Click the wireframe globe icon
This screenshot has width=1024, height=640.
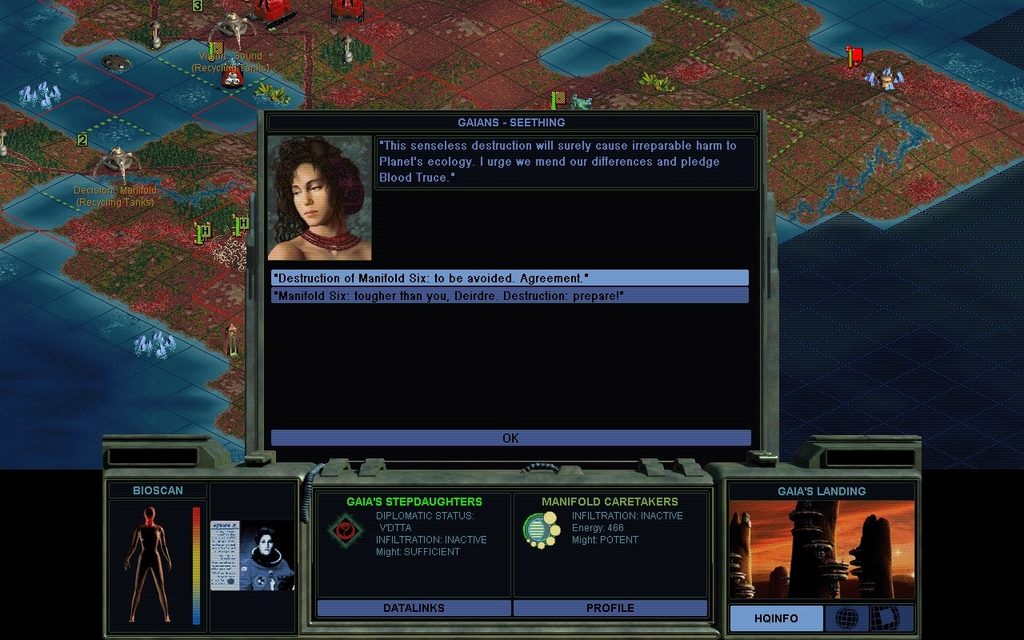tap(847, 619)
